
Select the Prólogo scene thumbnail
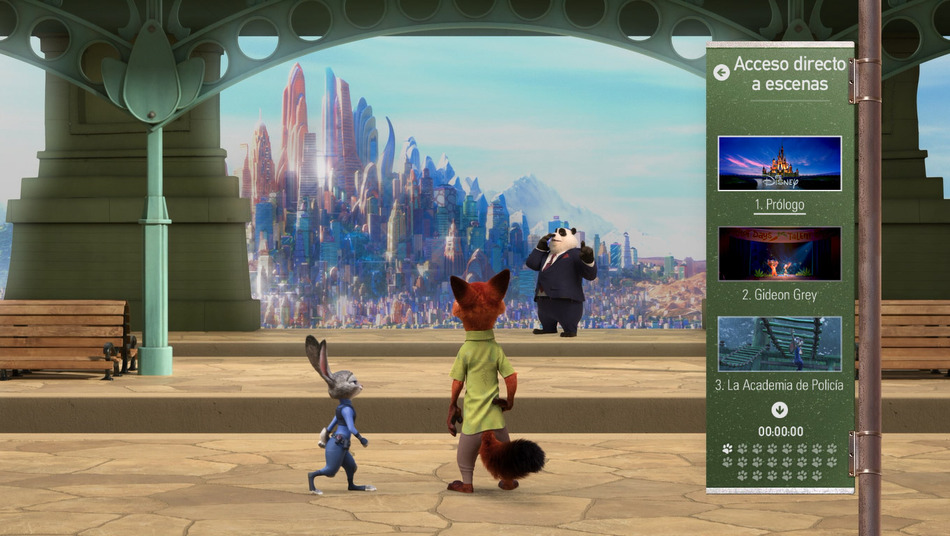point(779,163)
